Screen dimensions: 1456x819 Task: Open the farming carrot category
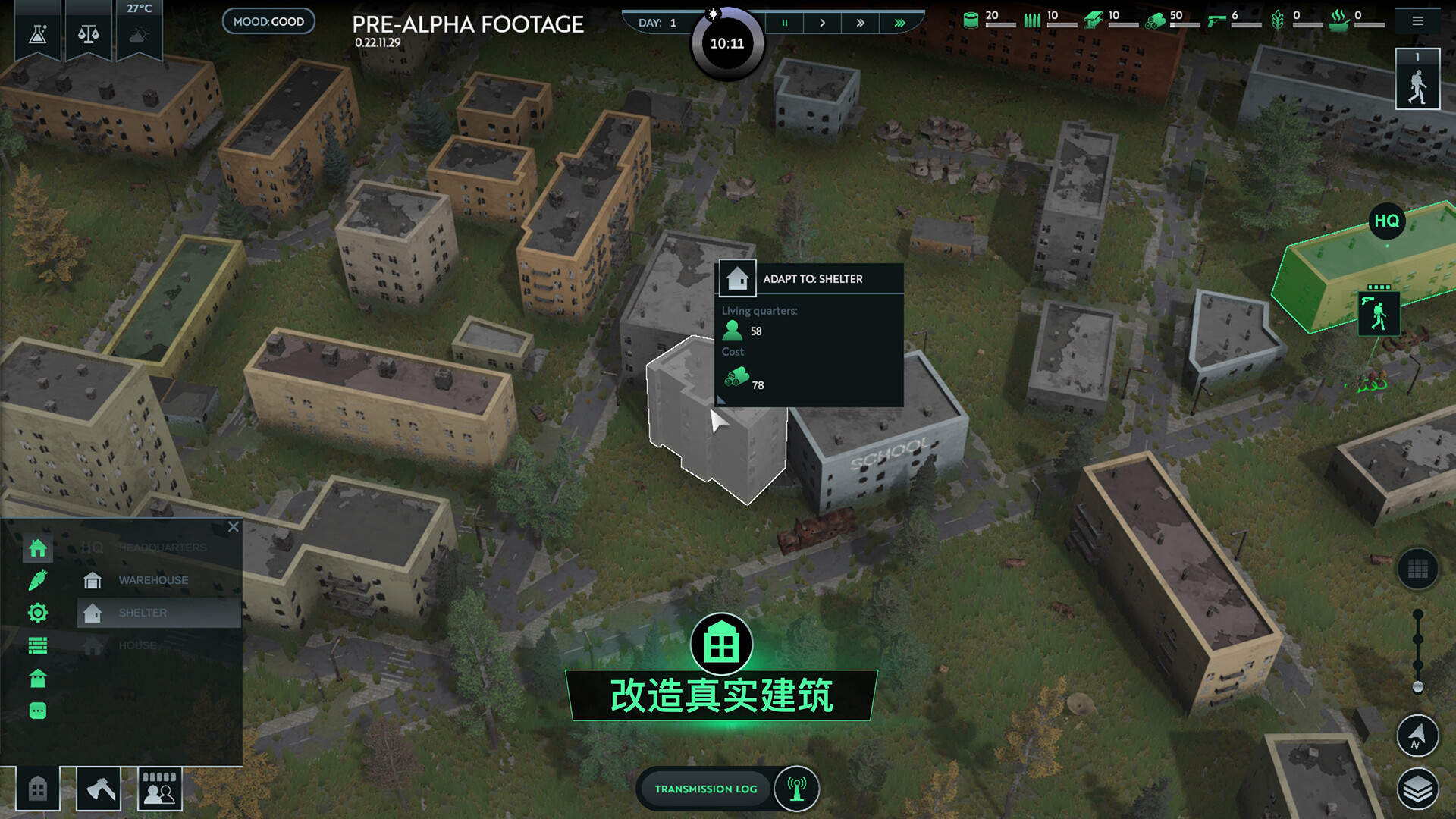coord(37,580)
